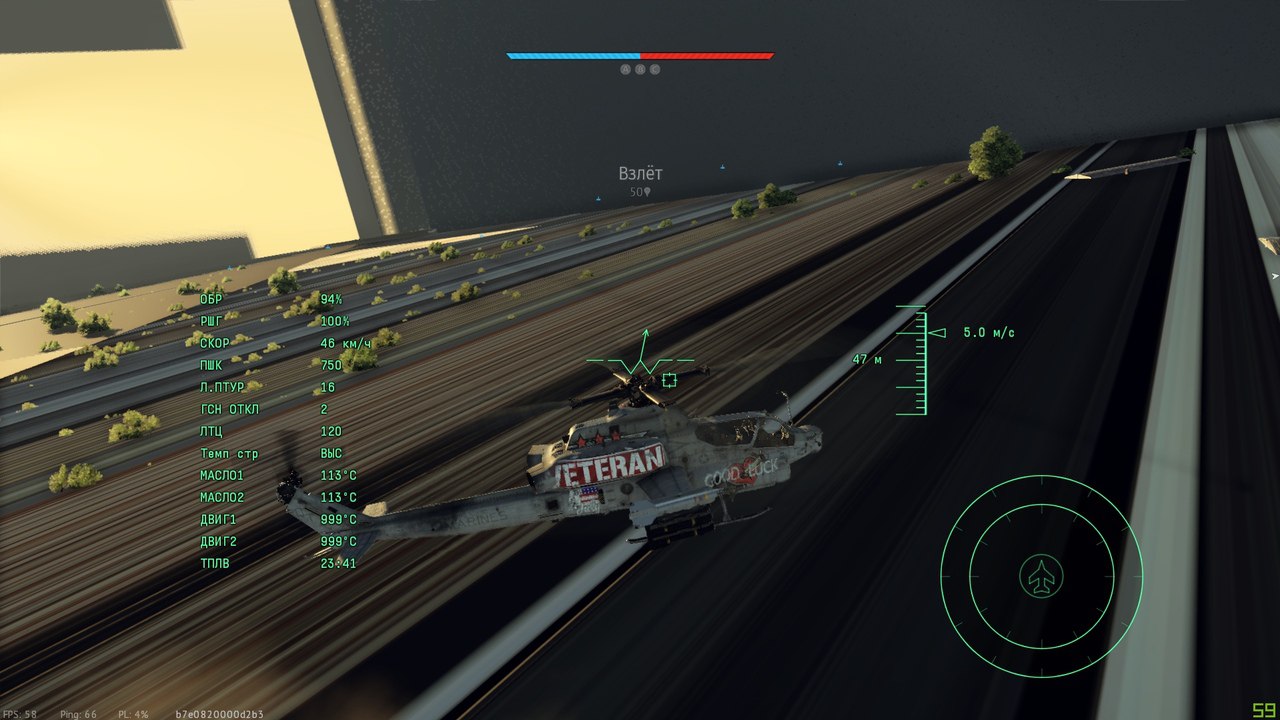The image size is (1280, 720).
Task: Select capture point C icon
Action: tap(655, 70)
